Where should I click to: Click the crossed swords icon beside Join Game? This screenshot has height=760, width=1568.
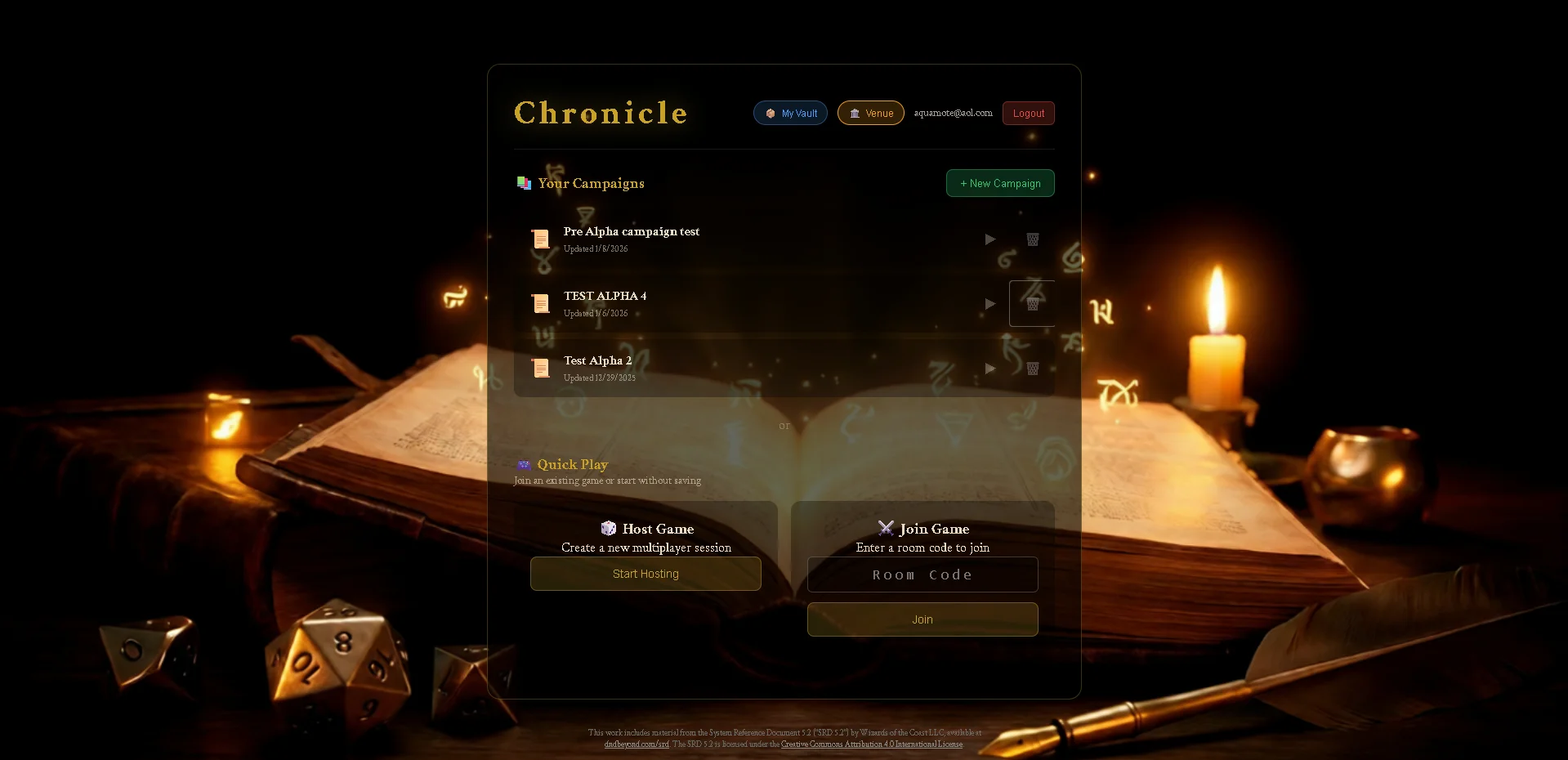[x=886, y=529]
